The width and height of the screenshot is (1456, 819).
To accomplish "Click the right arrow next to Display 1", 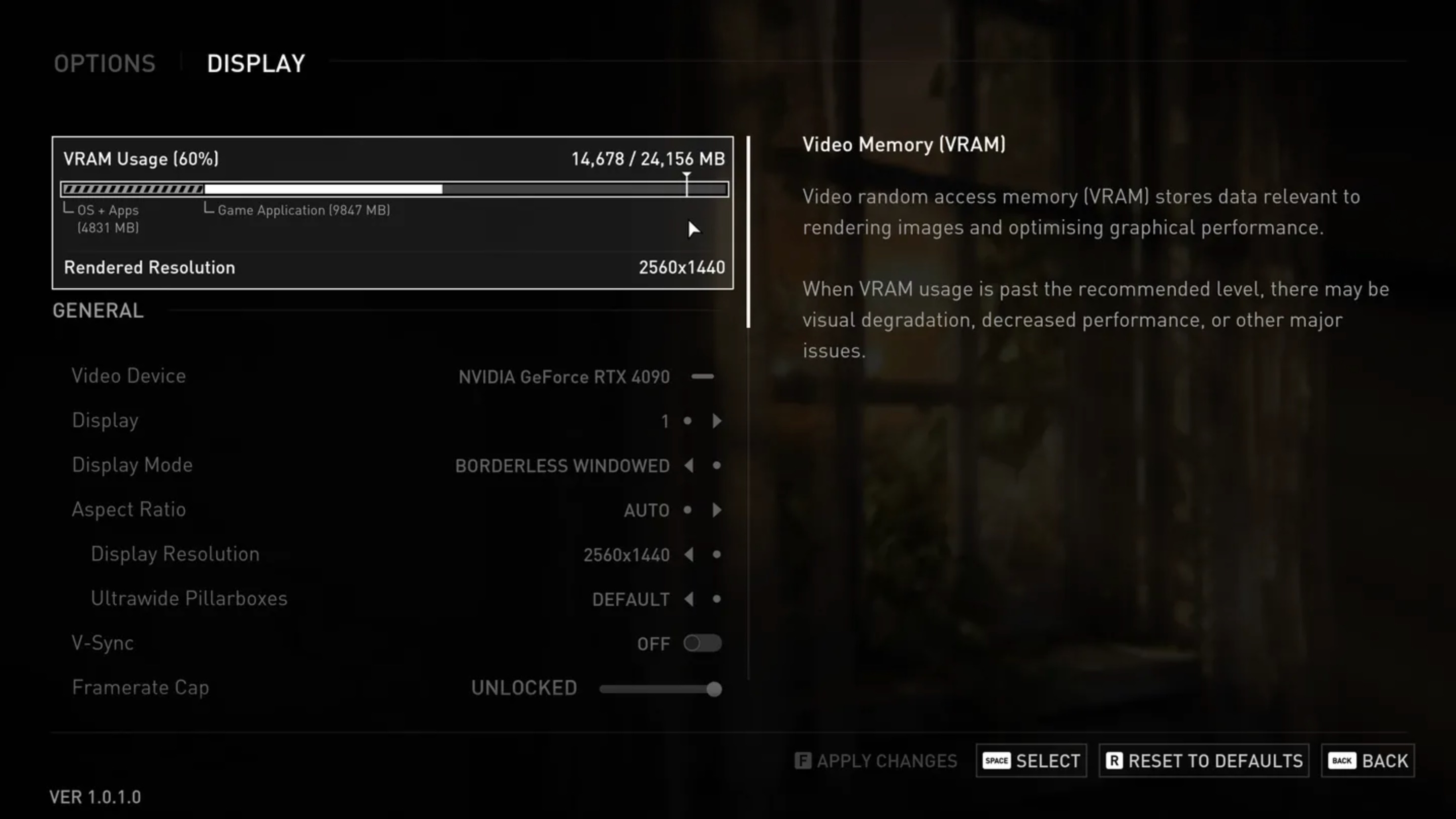I will (718, 421).
